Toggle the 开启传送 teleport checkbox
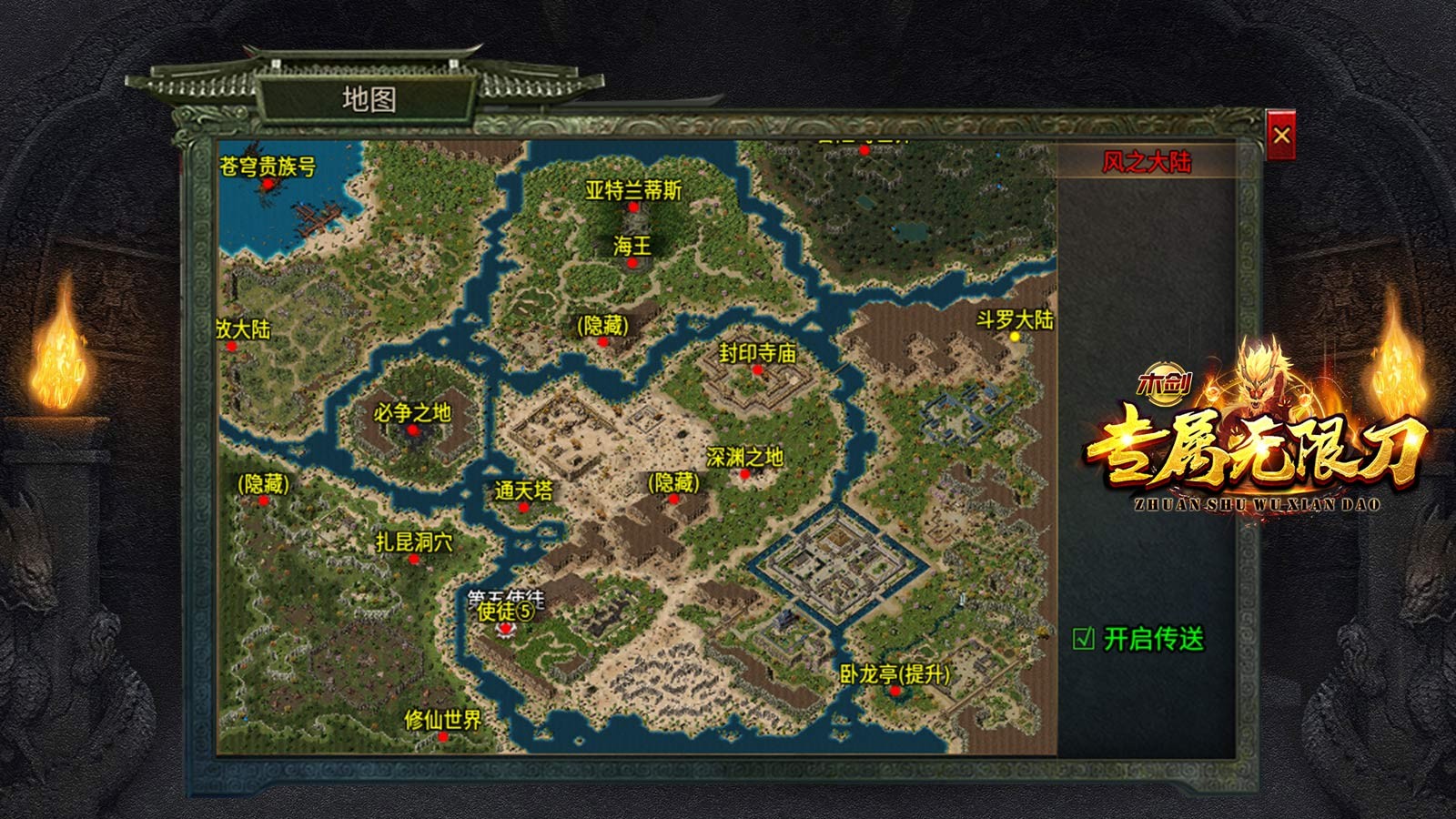 click(1084, 639)
